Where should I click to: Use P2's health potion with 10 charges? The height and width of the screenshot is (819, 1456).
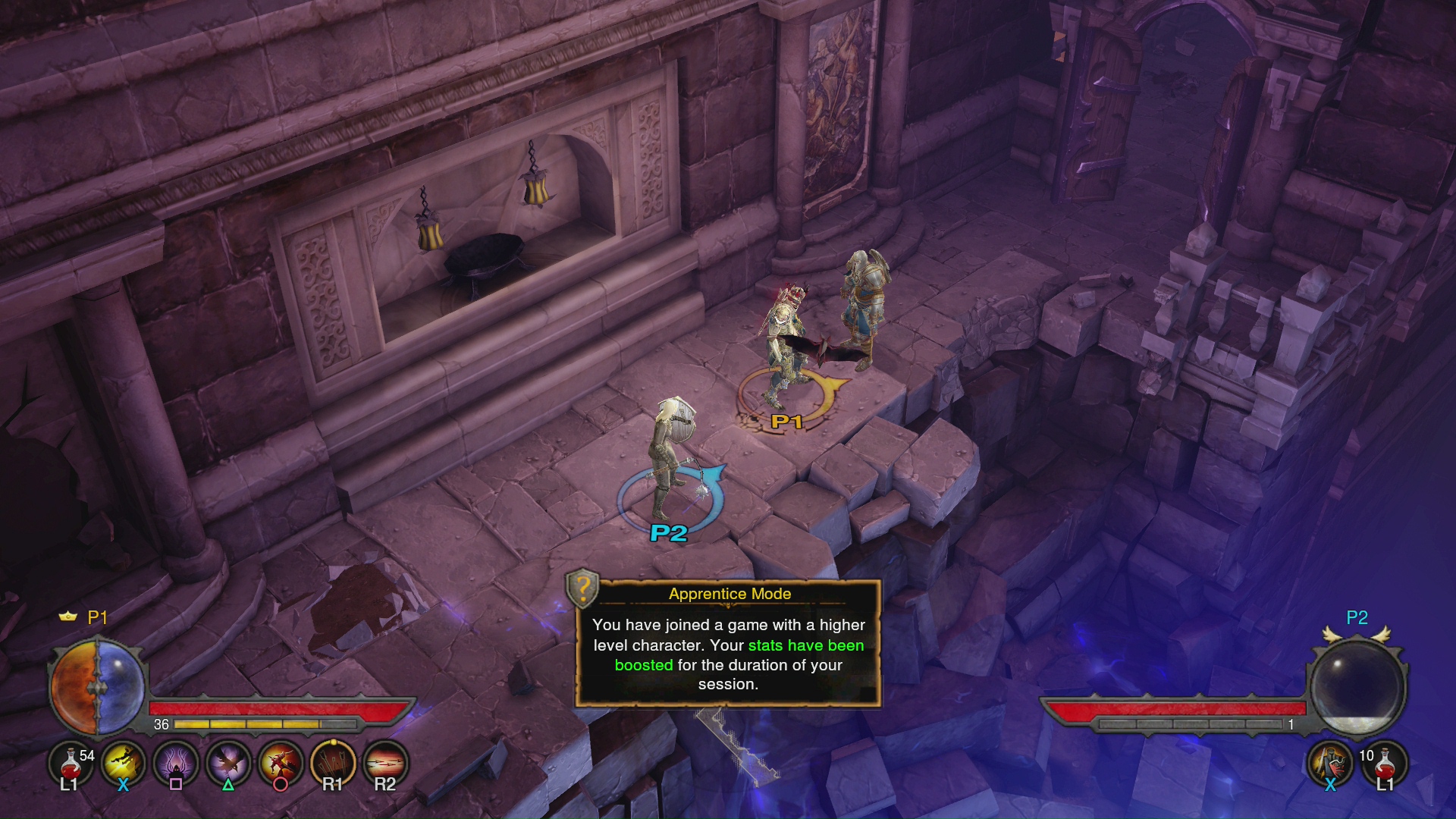coord(1384,763)
